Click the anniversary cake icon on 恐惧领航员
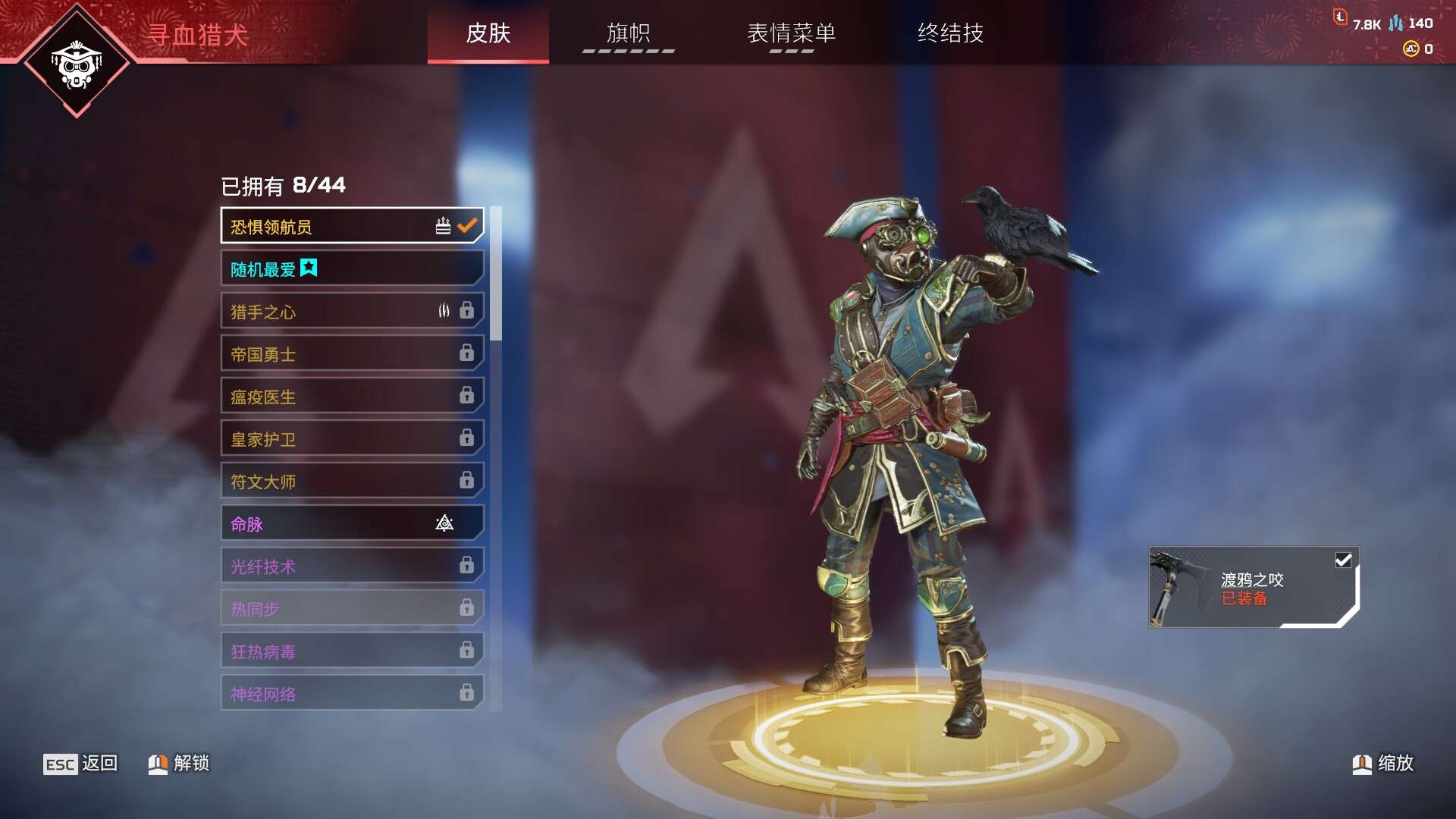The width and height of the screenshot is (1456, 819). (441, 224)
